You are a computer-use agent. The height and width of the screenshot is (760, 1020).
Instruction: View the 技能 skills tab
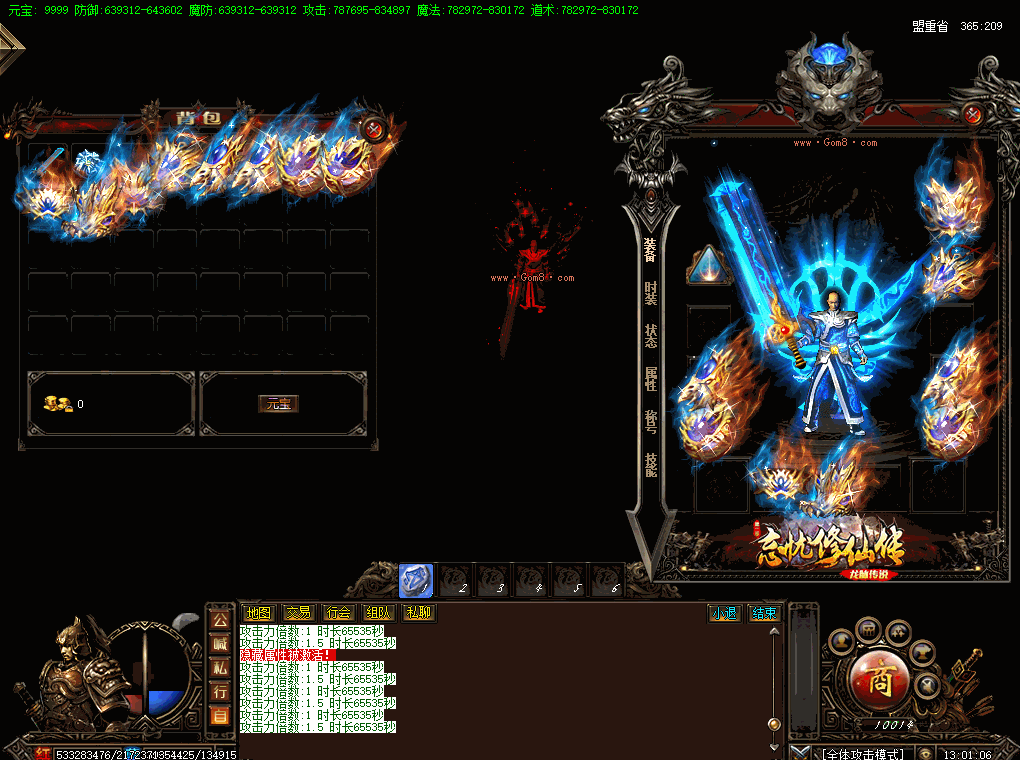pyautogui.click(x=651, y=464)
